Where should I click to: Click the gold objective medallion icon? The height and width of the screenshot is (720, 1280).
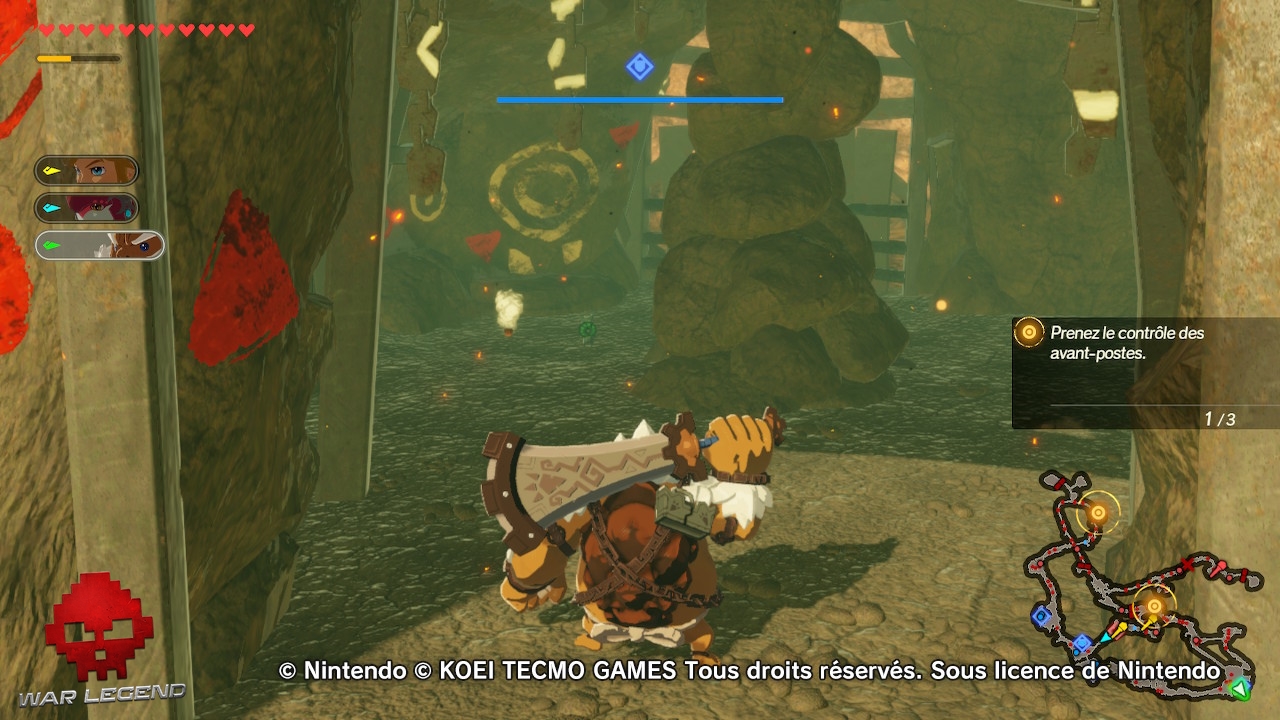pos(1027,331)
